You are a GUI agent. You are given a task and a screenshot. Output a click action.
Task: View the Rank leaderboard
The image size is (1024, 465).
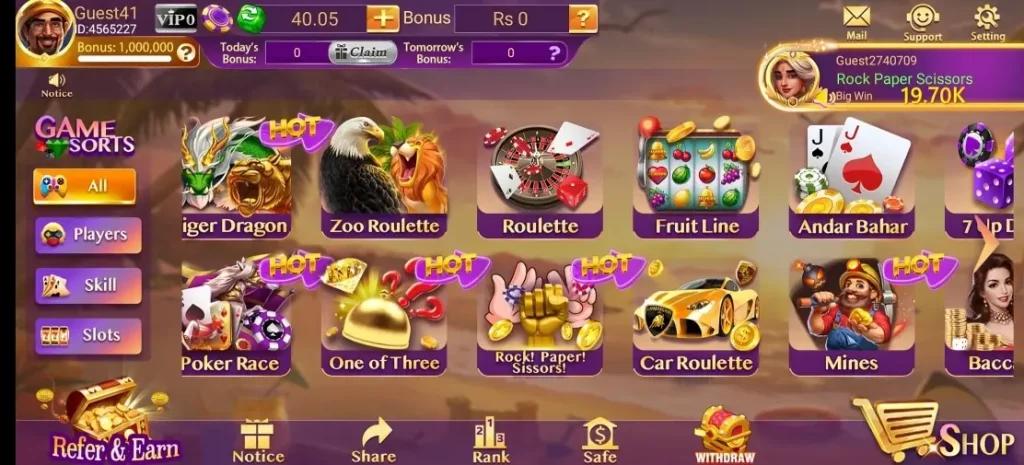pos(491,439)
